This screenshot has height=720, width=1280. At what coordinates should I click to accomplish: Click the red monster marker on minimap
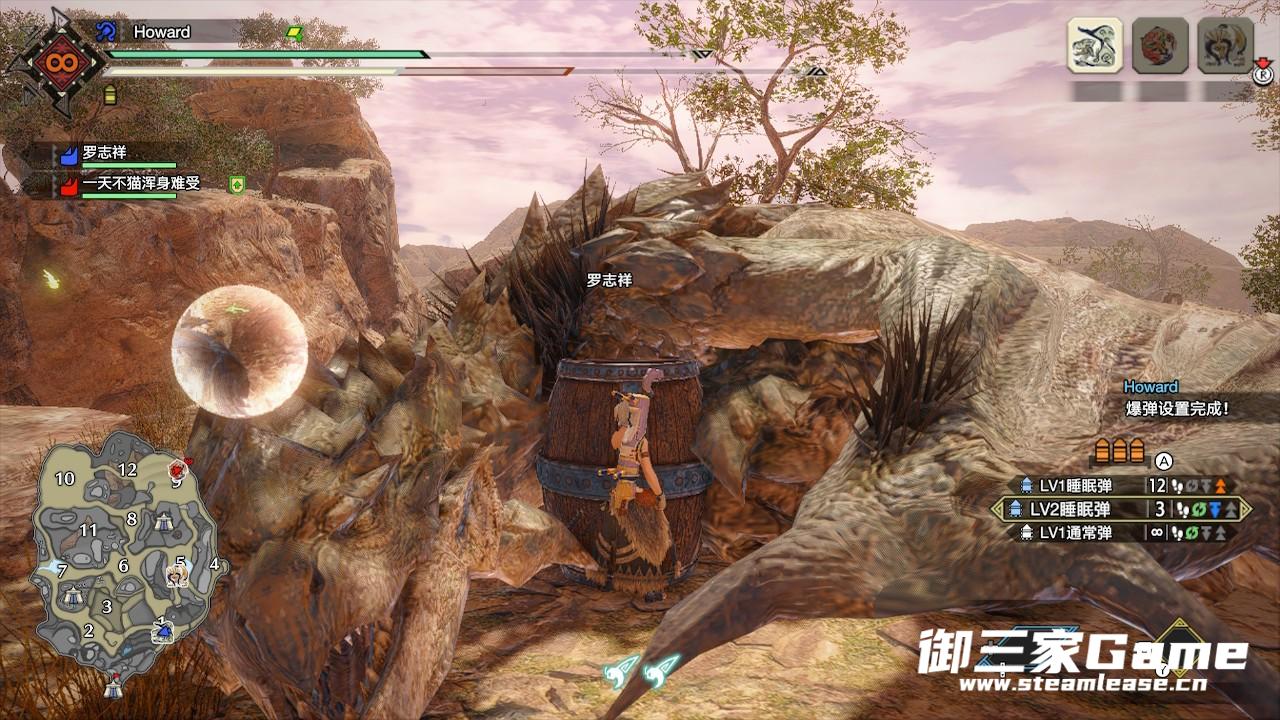click(178, 469)
